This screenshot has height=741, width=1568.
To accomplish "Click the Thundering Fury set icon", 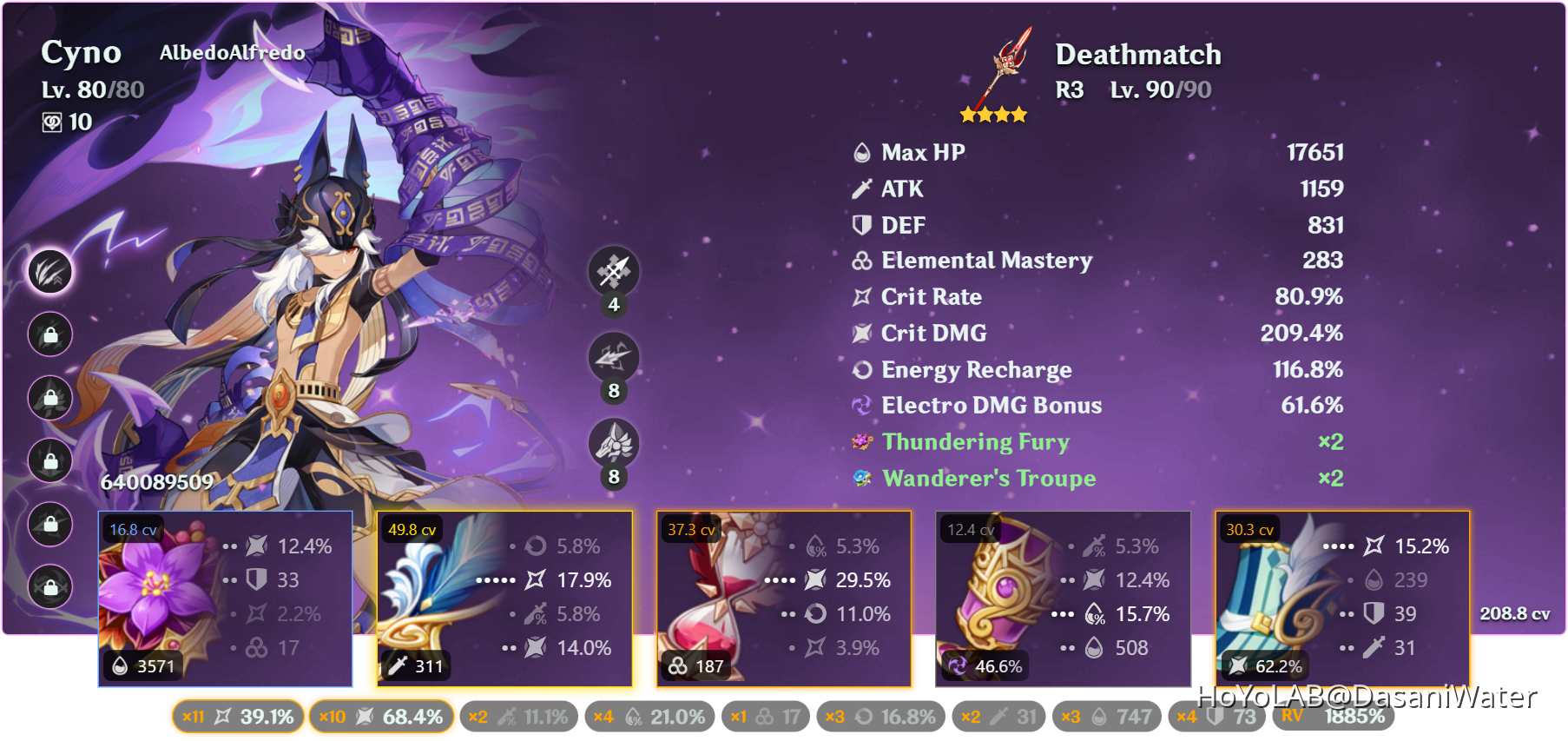I will (x=860, y=441).
